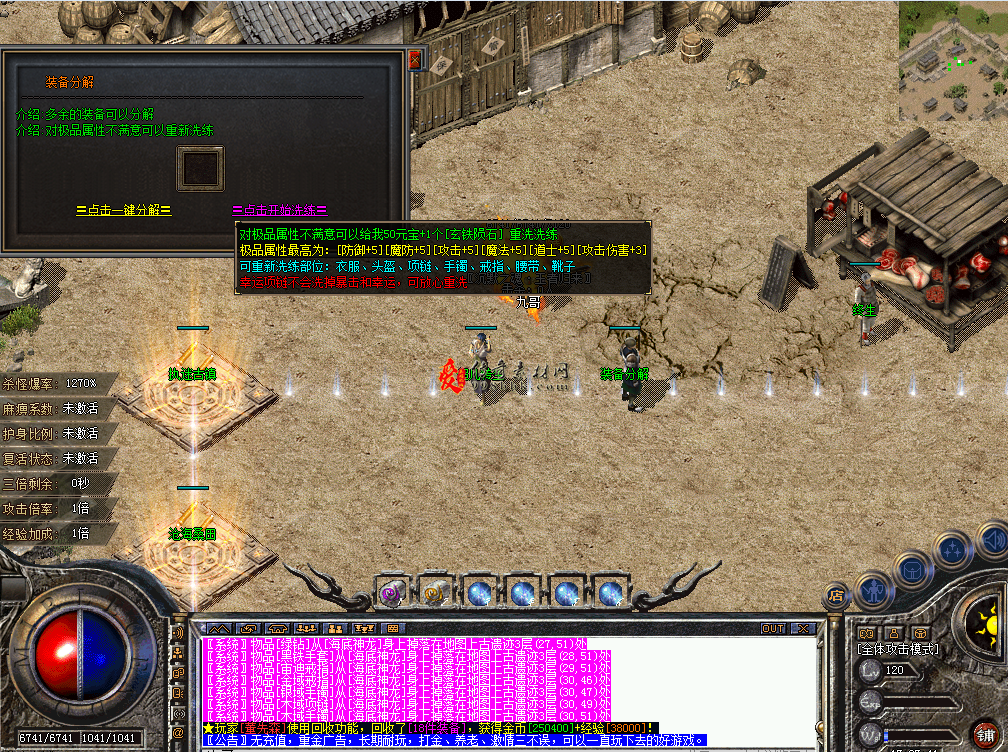Select the empty equipment slot in the dialog
The height and width of the screenshot is (752, 1008).
200,167
